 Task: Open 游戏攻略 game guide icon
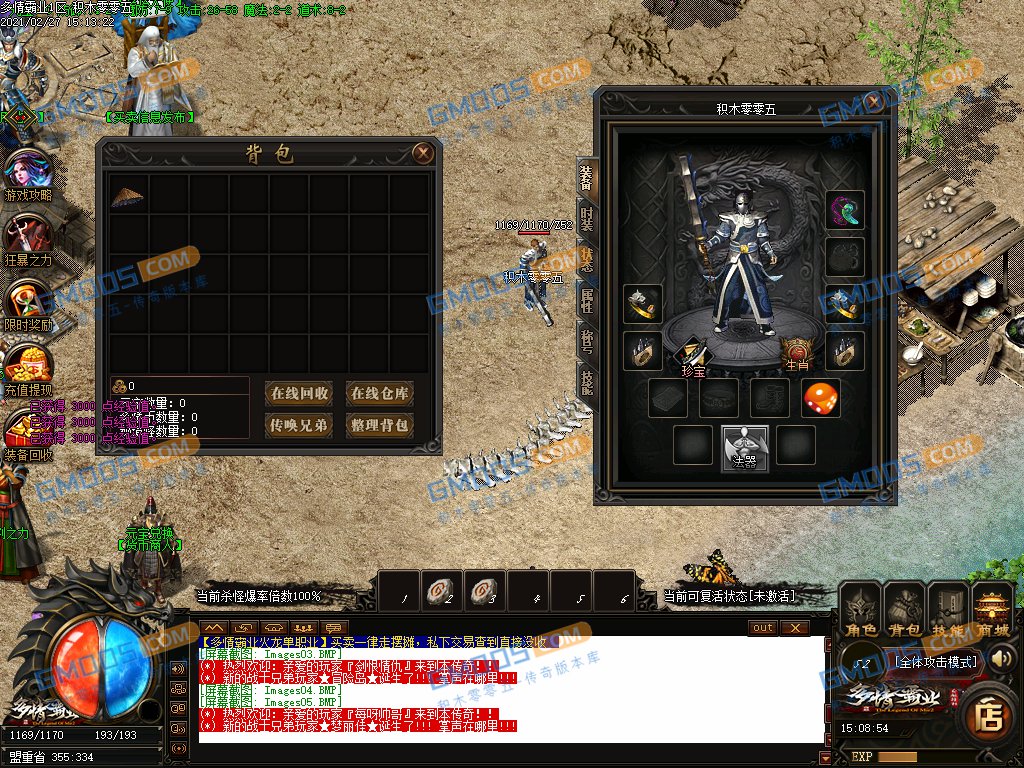(x=28, y=171)
